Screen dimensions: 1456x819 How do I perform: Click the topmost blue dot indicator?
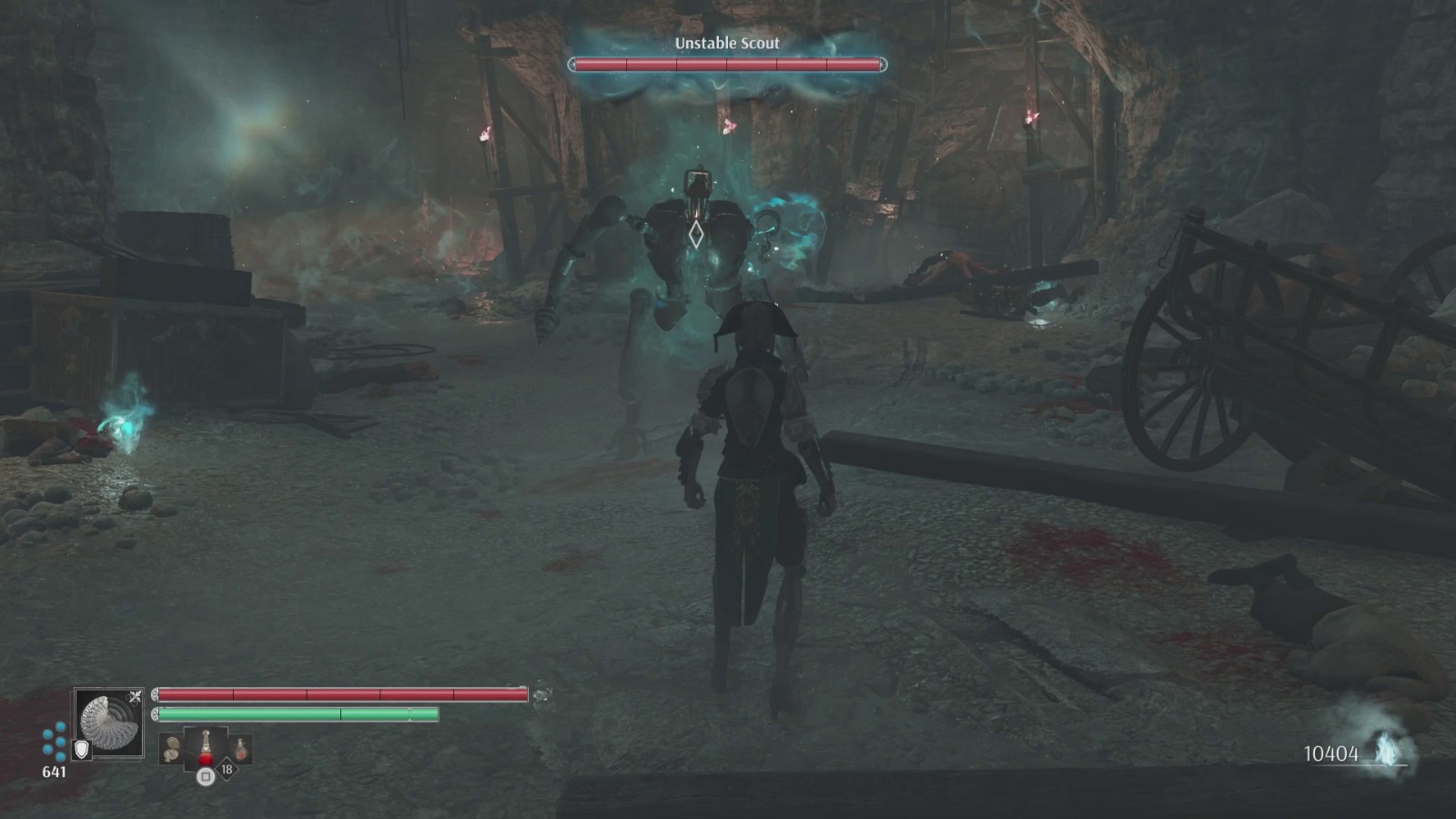coord(60,724)
